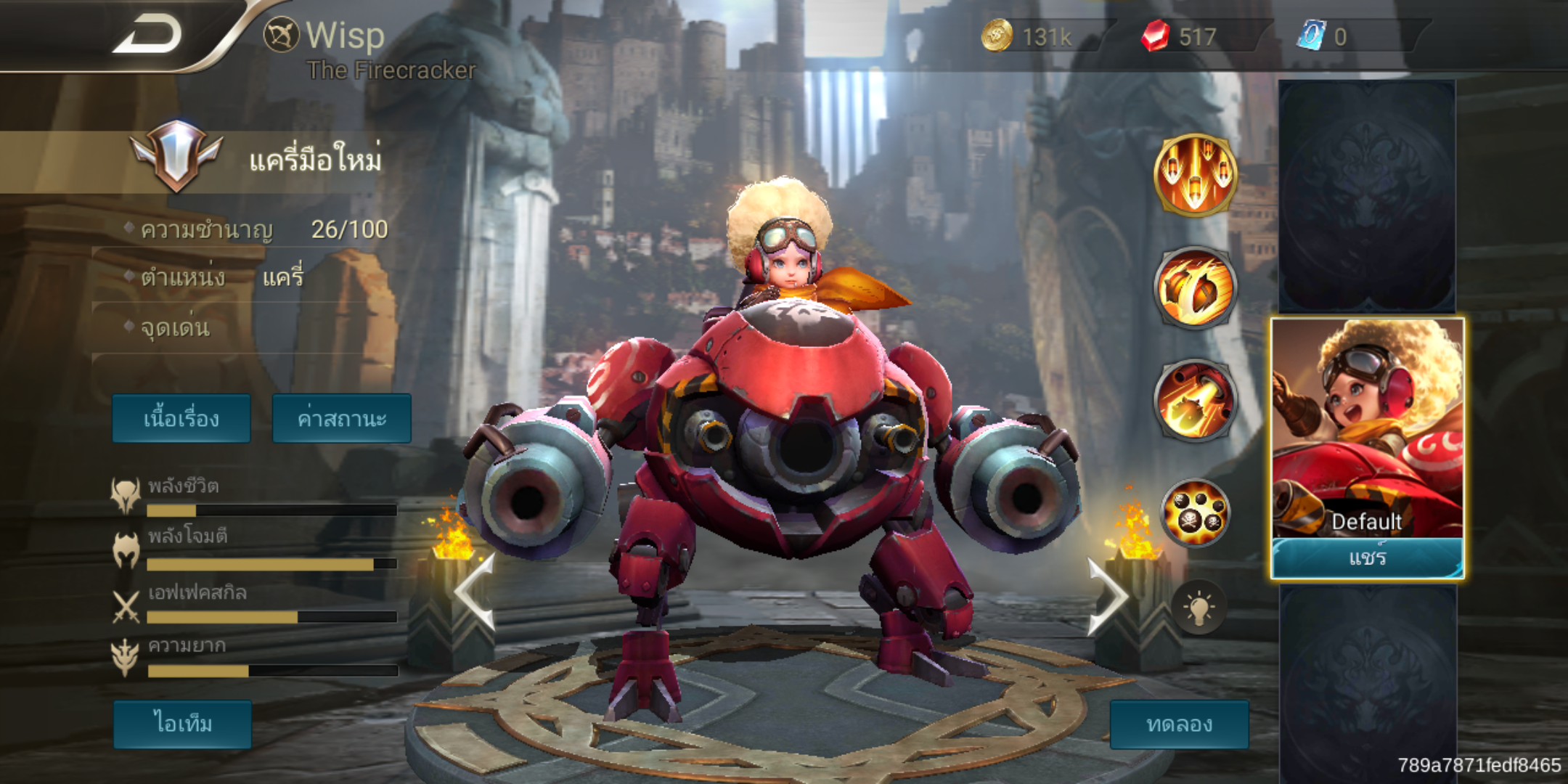The image size is (1568, 784).
Task: Open the เนื้อเรื่อง story button
Action: (x=181, y=419)
